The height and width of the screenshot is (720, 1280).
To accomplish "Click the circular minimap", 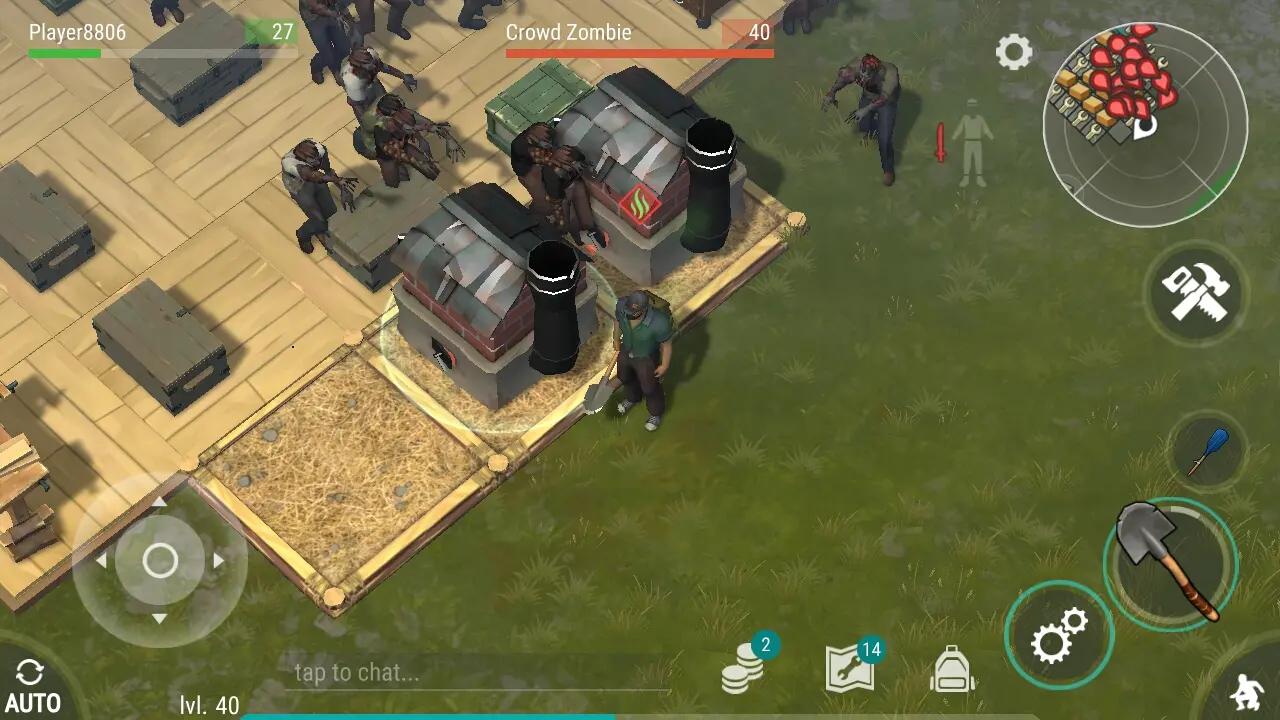I will [1145, 124].
